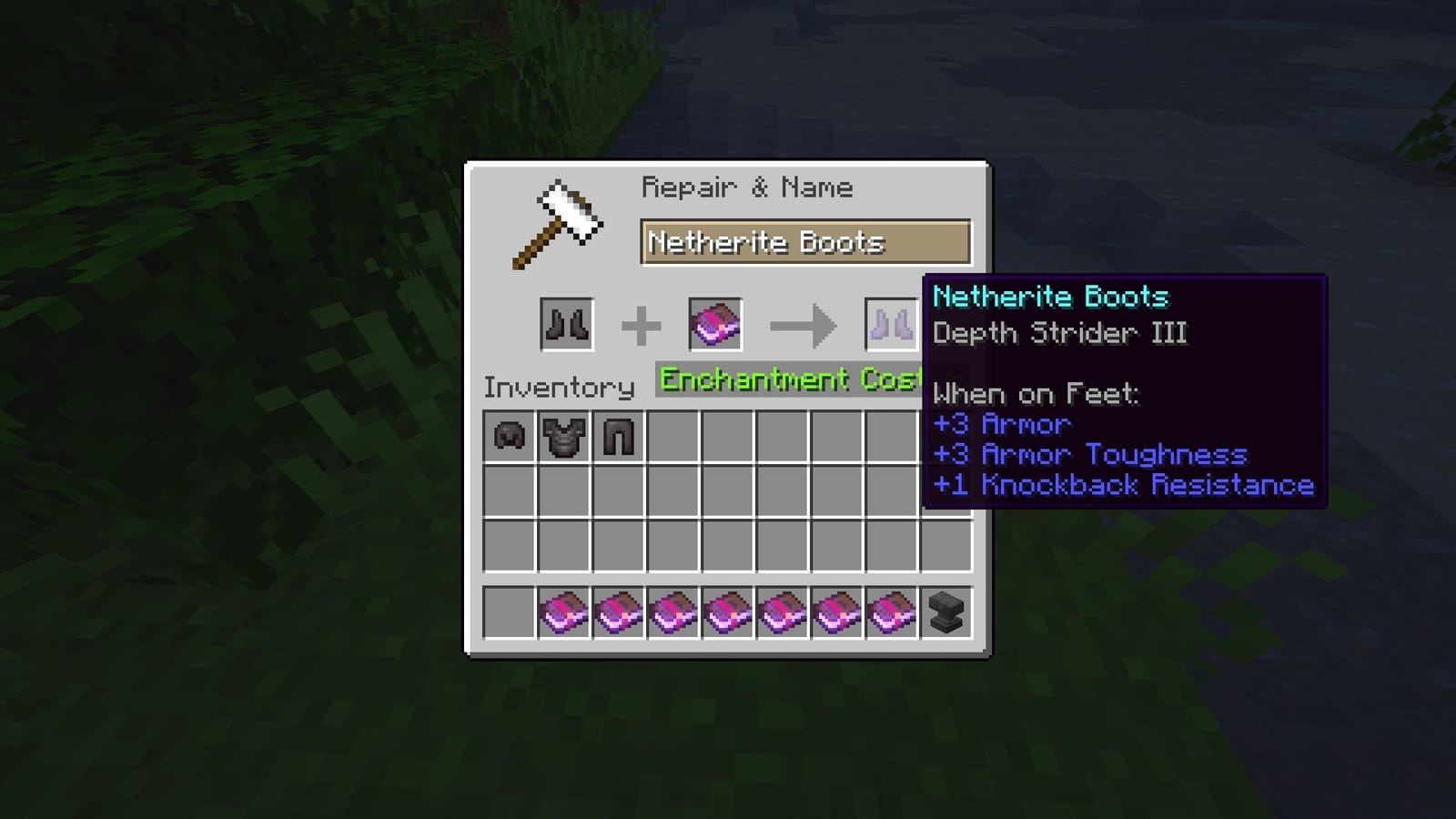Screen dimensions: 1456x819
Task: Click the Netherite Boots tooltip title
Action: coord(1051,296)
